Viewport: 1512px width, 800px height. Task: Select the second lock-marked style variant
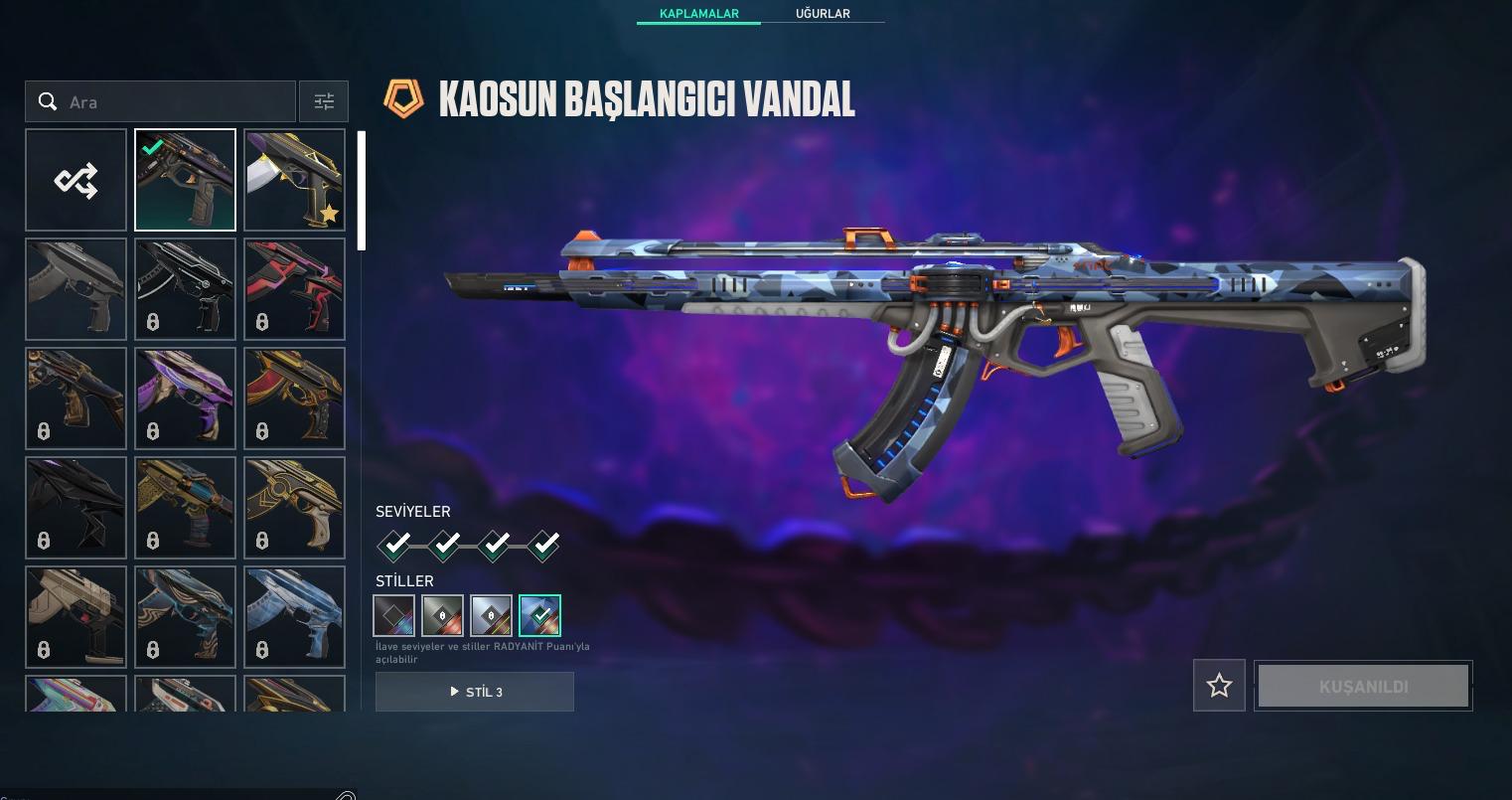(x=491, y=615)
